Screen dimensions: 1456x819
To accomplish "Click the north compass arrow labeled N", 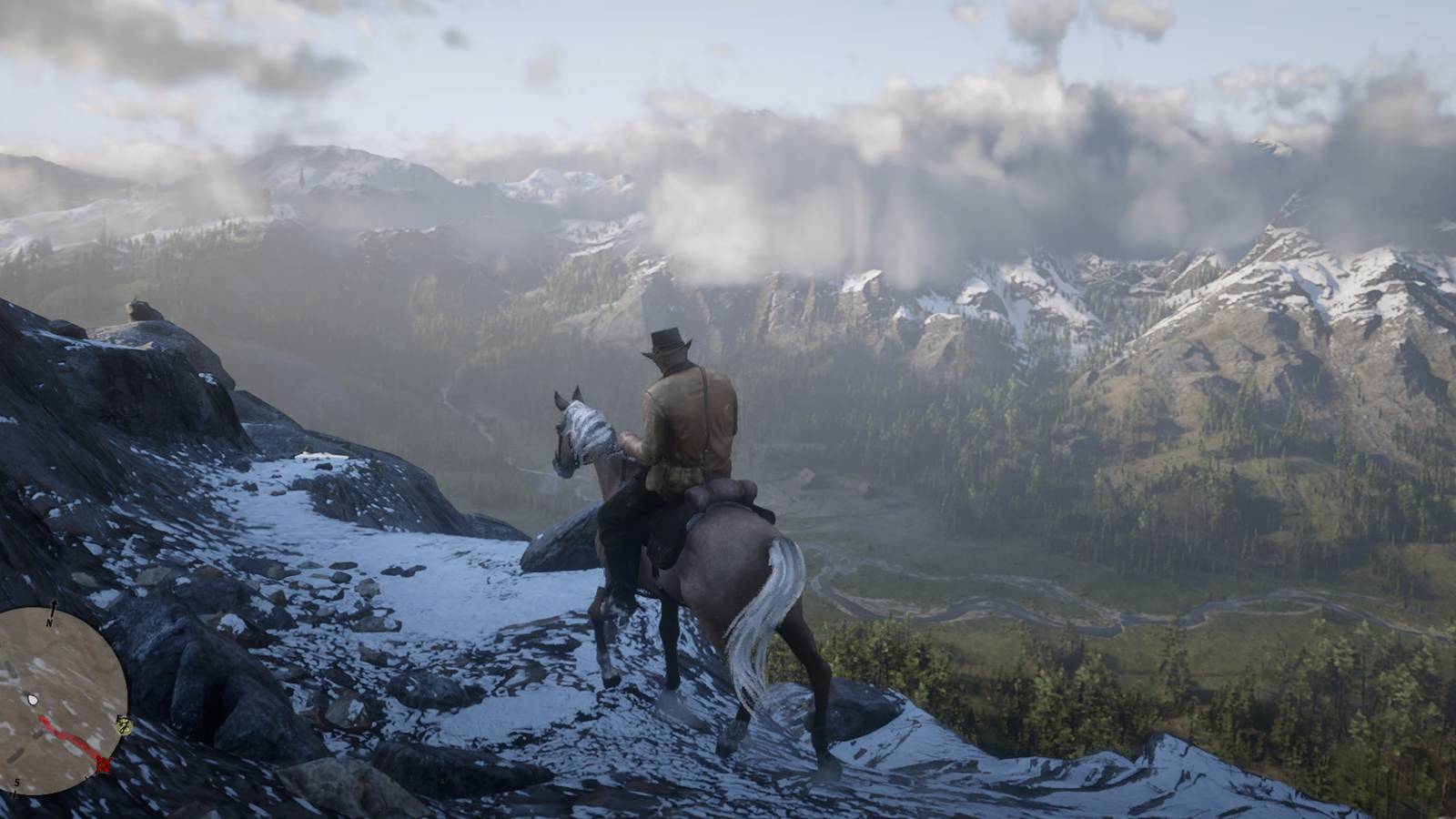I will [x=53, y=609].
